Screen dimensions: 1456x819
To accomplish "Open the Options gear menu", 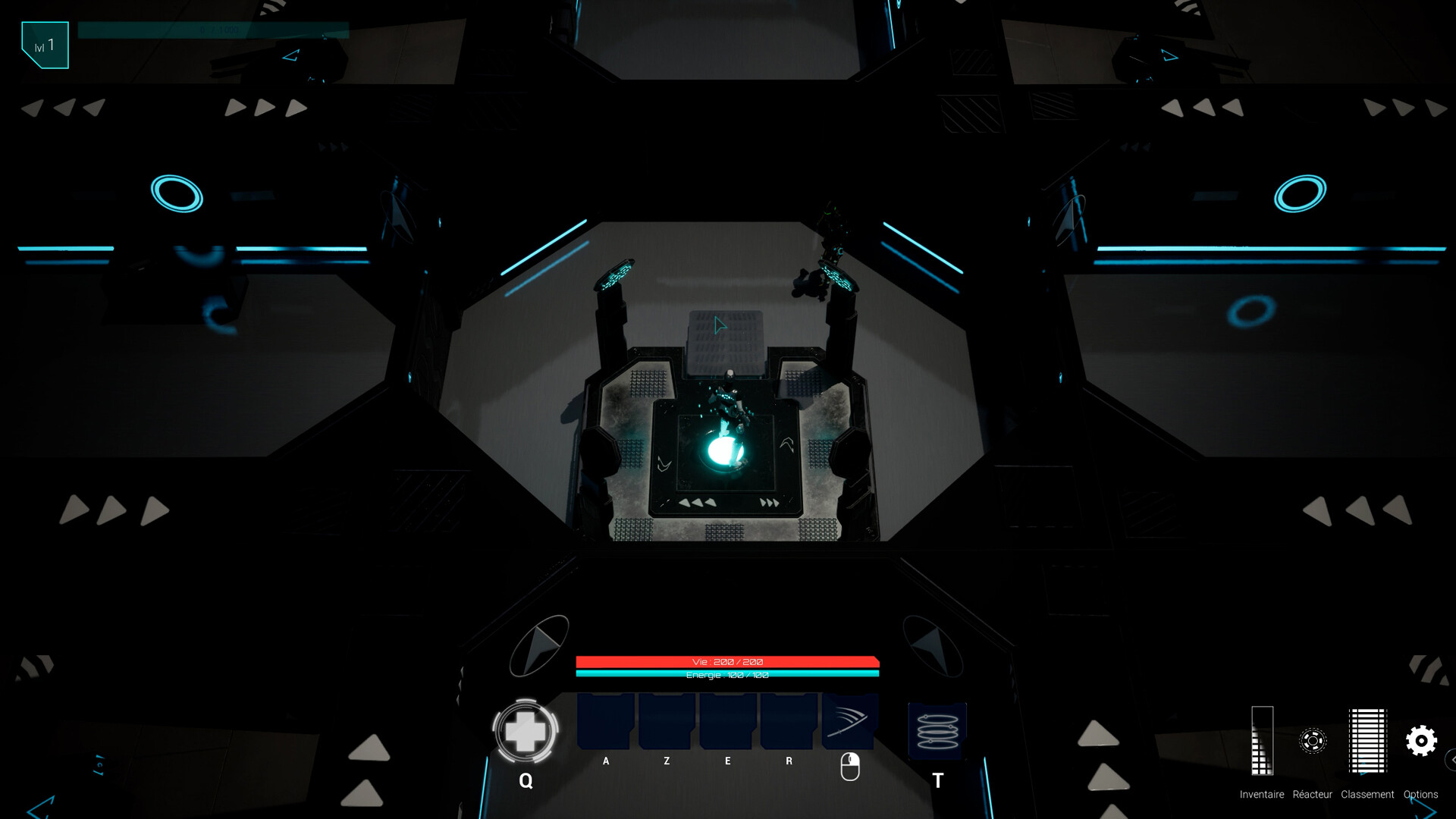I will tap(1422, 739).
